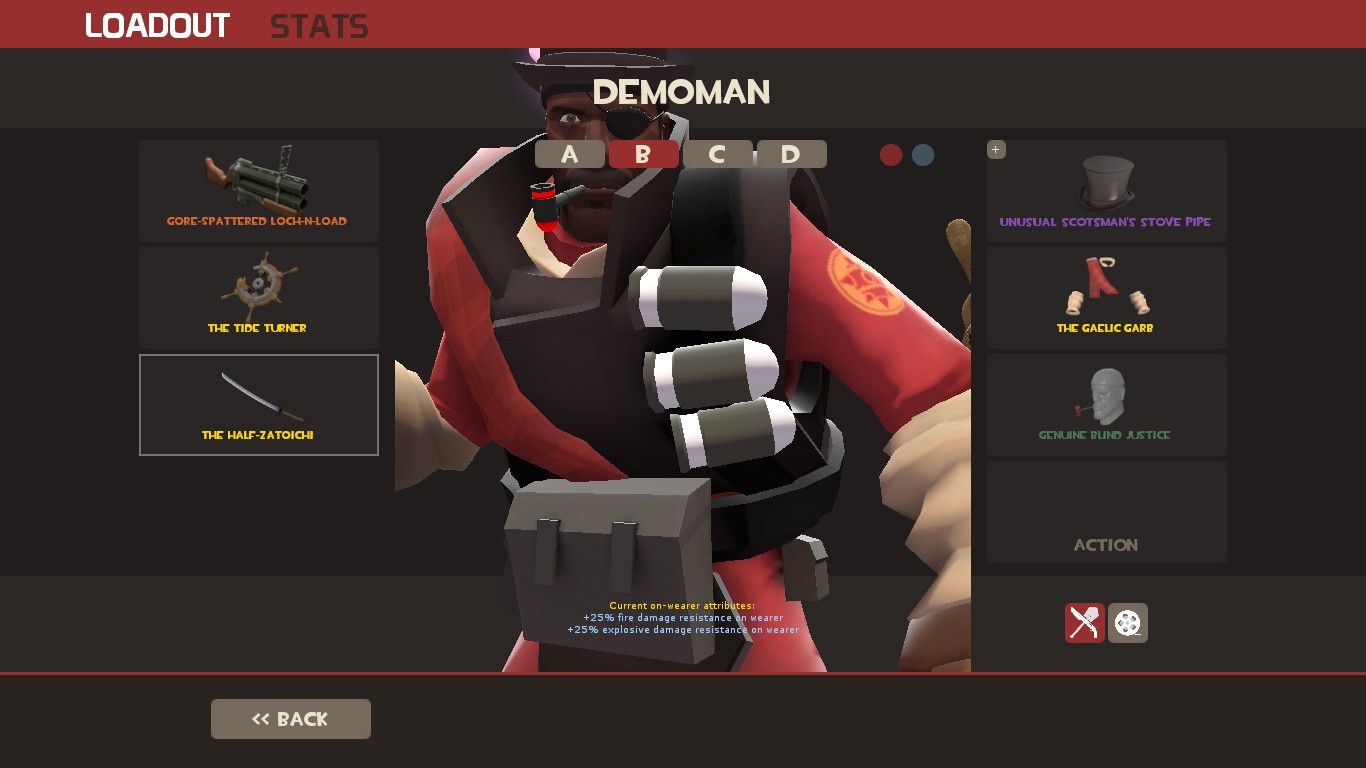Viewport: 1366px width, 768px height.
Task: Select The Tide Turner weapon slot
Action: (x=258, y=297)
